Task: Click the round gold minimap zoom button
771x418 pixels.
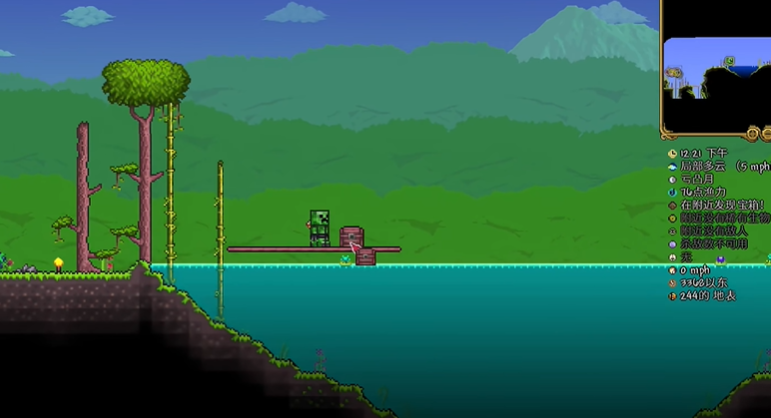Action: [752, 134]
